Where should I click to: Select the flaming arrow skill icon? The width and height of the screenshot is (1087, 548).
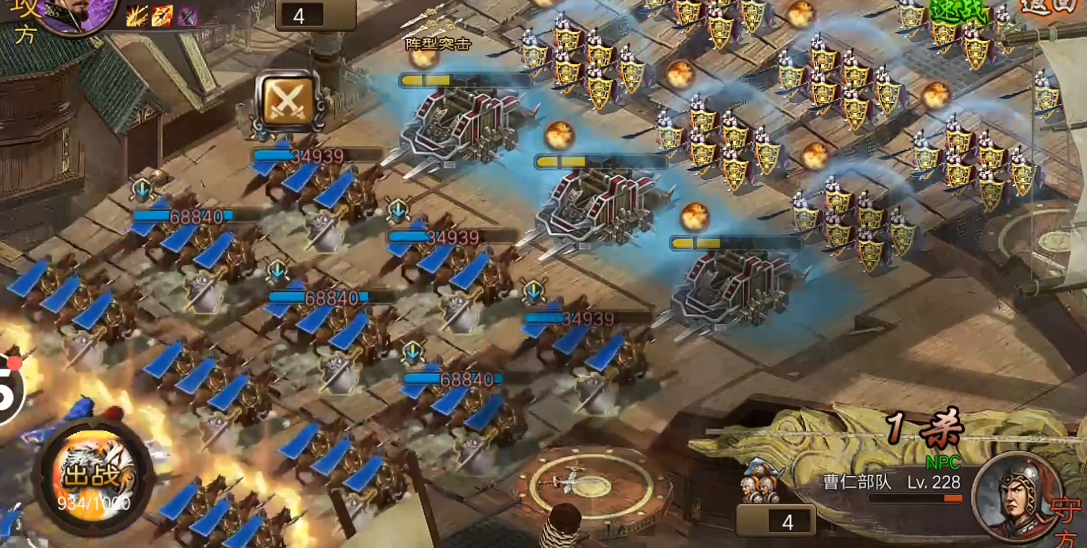pos(162,15)
